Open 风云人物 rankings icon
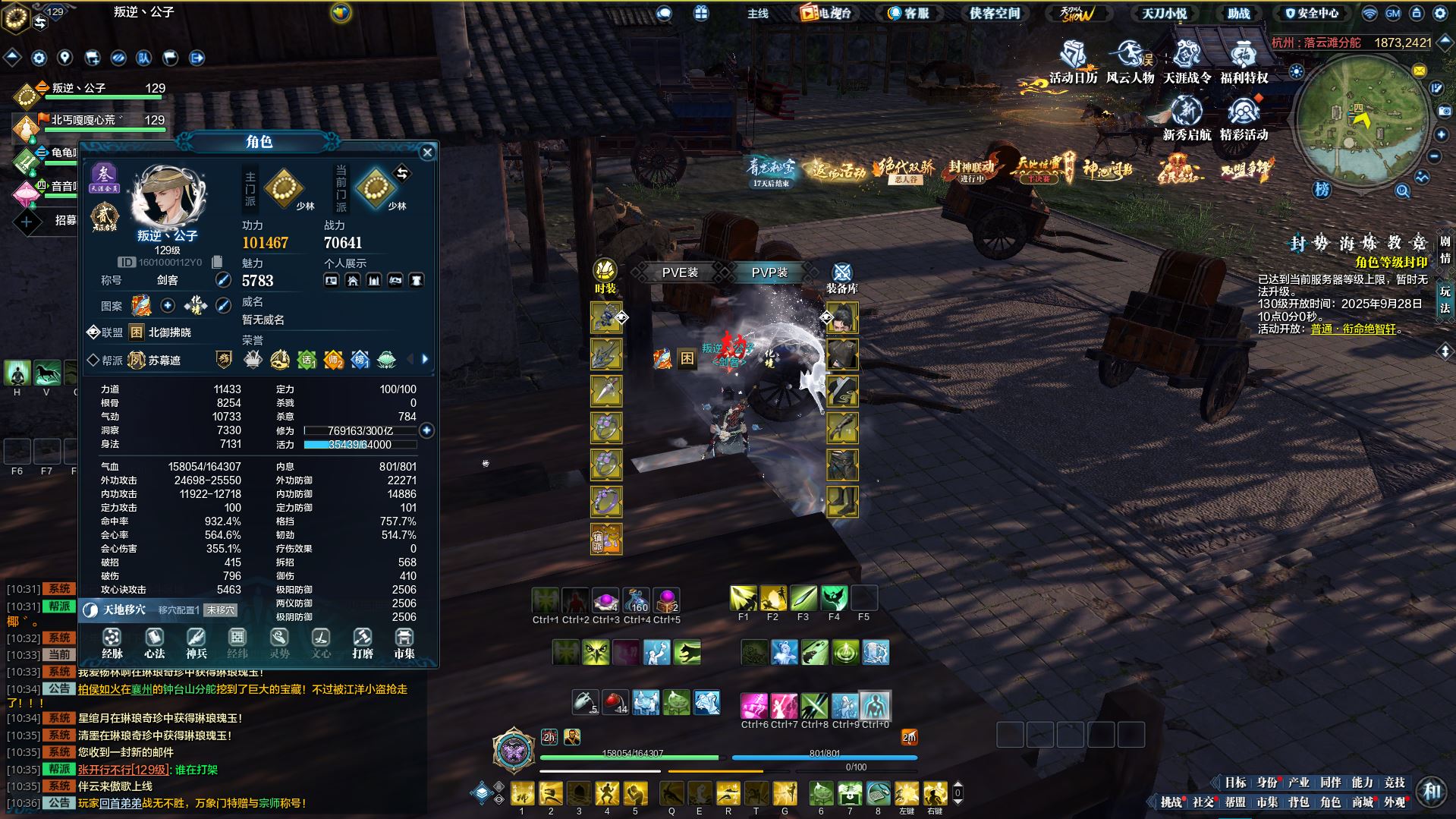Image resolution: width=1456 pixels, height=819 pixels. tap(1130, 62)
